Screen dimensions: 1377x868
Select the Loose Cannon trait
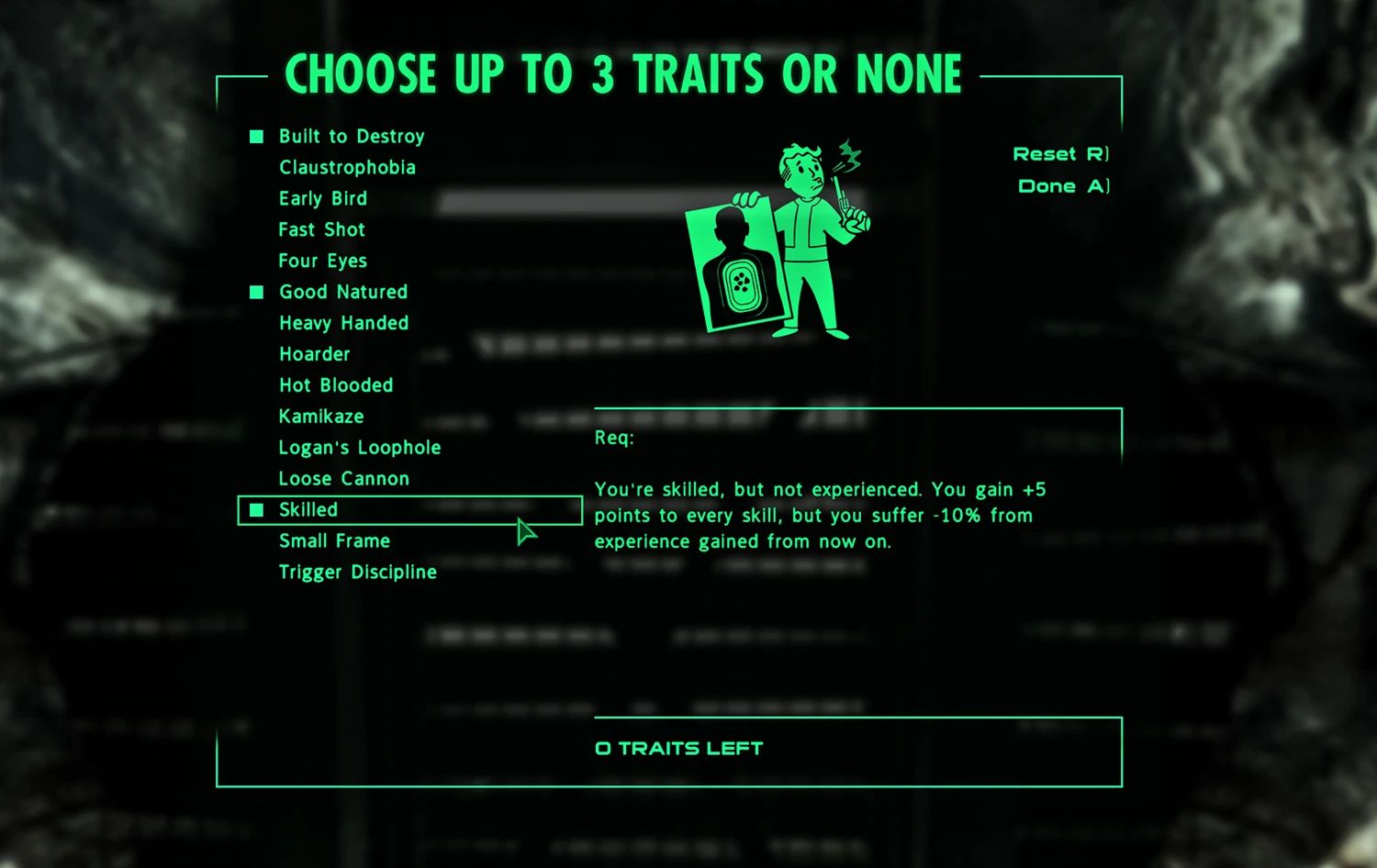click(x=342, y=478)
